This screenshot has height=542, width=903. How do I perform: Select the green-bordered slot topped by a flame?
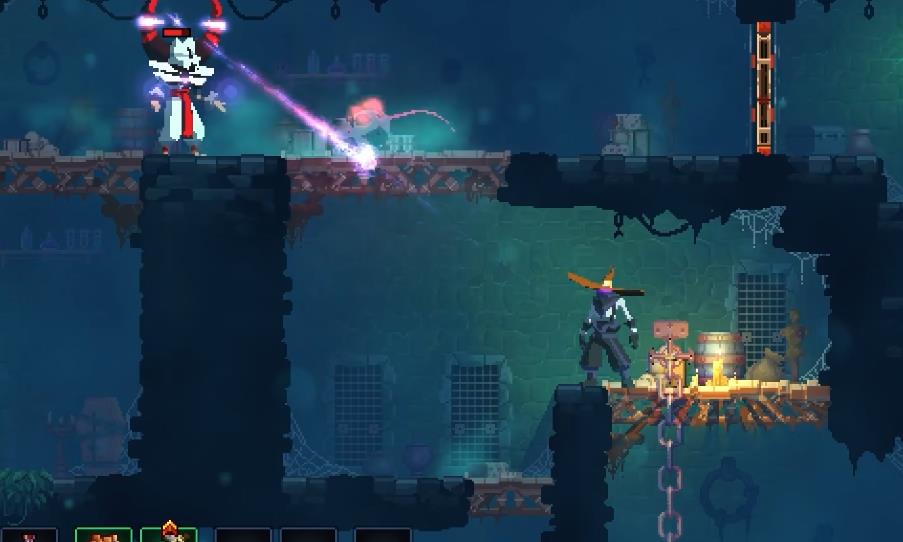[168, 535]
